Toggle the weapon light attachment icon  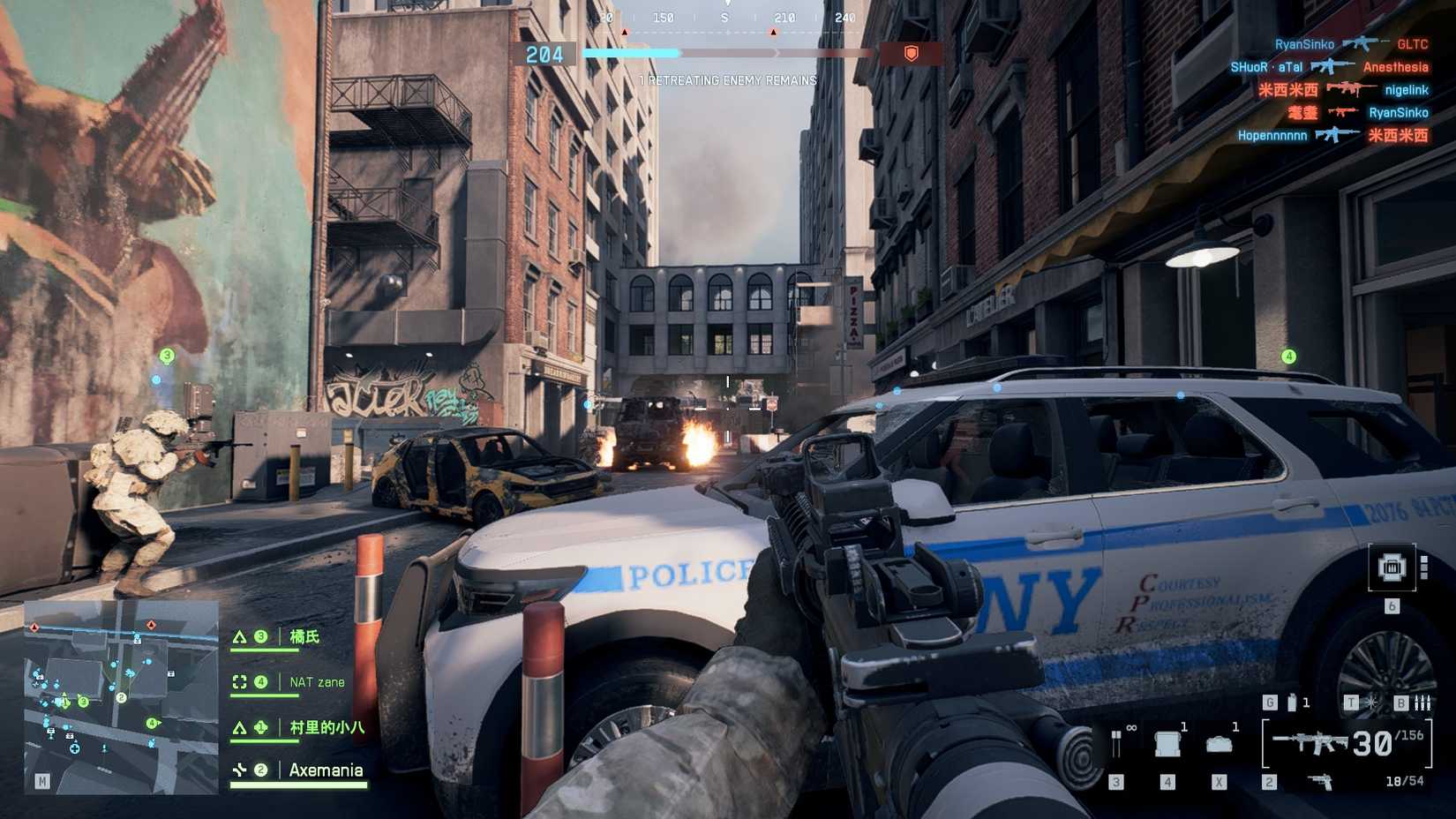click(1371, 703)
